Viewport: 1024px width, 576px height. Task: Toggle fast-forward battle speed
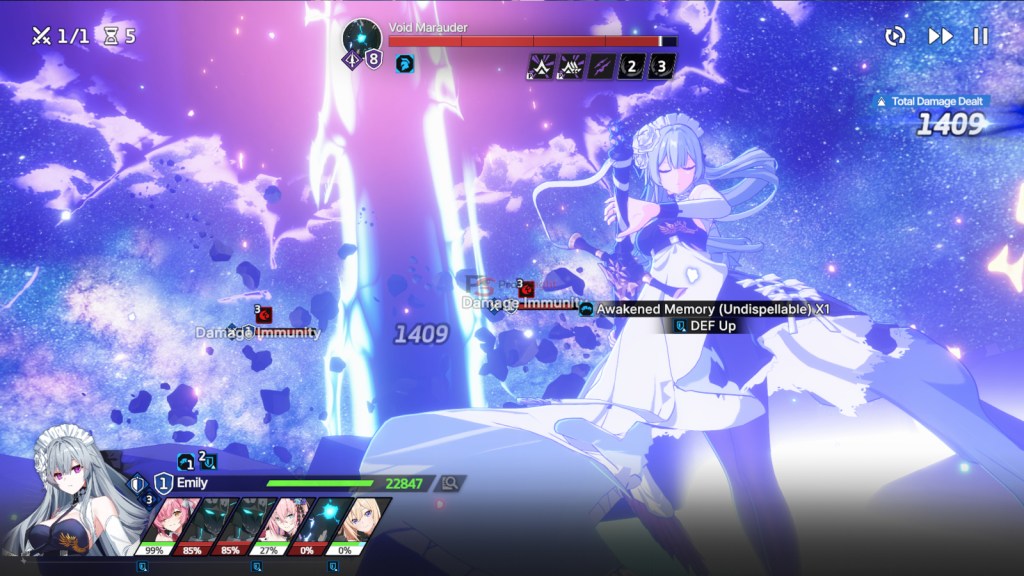(940, 36)
